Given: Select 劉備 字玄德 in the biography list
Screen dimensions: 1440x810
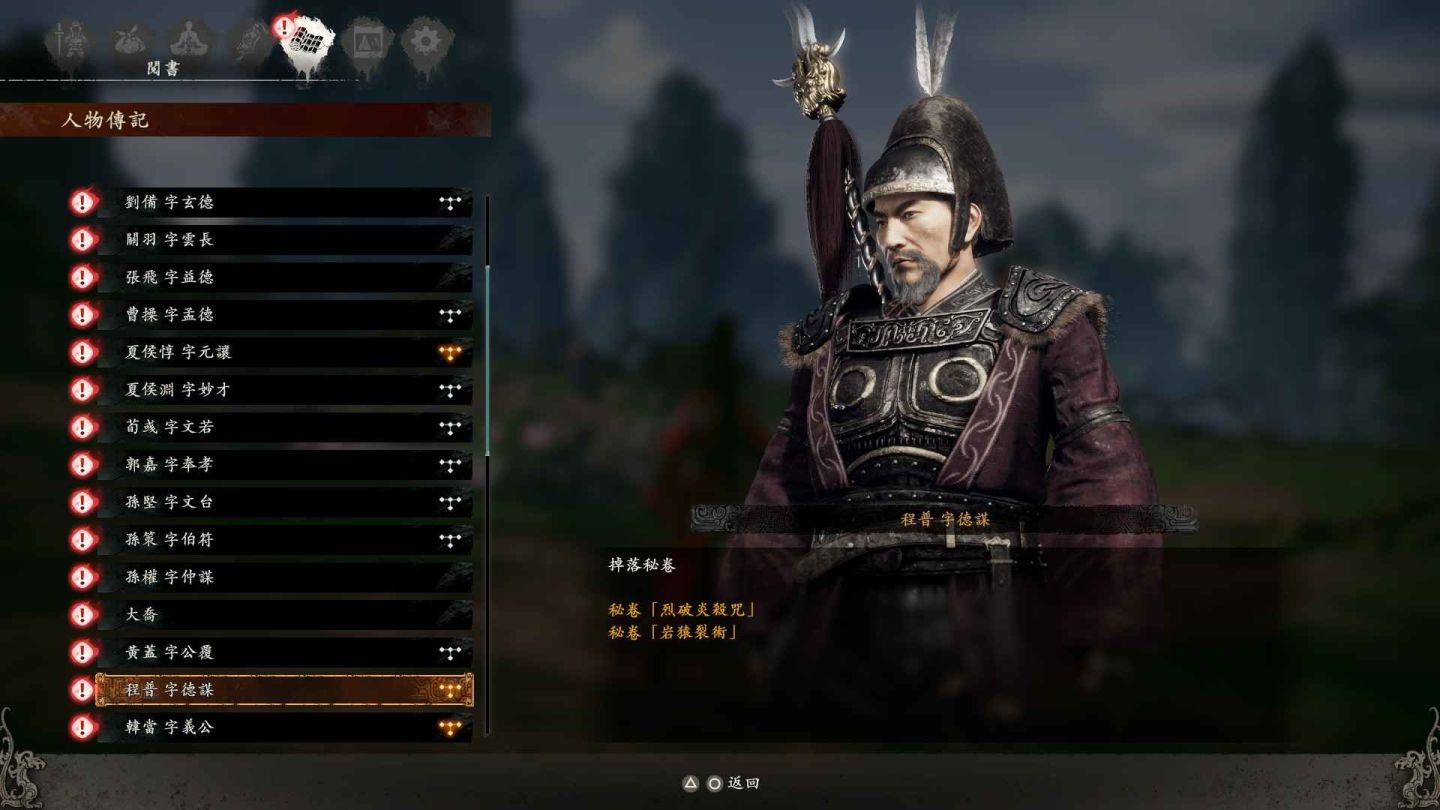Looking at the screenshot, I should (283, 202).
